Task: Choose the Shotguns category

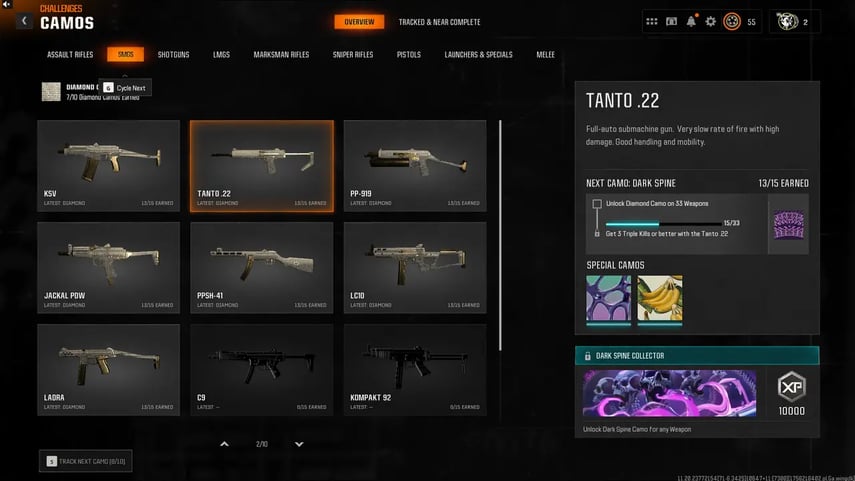Action: coord(173,54)
